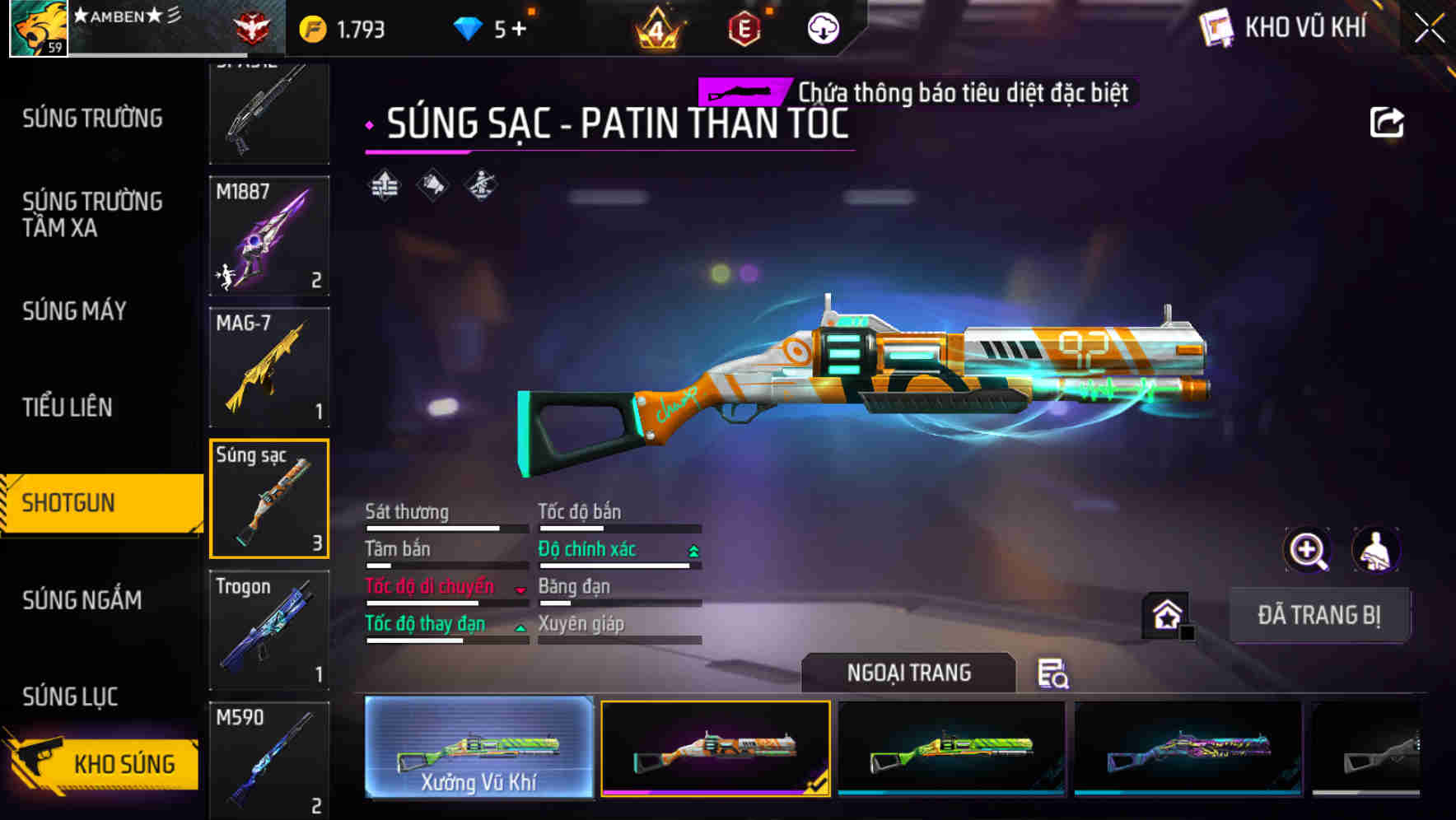Expand the SÚNG NGẮM weapon category
The height and width of the screenshot is (820, 1456).
point(82,601)
